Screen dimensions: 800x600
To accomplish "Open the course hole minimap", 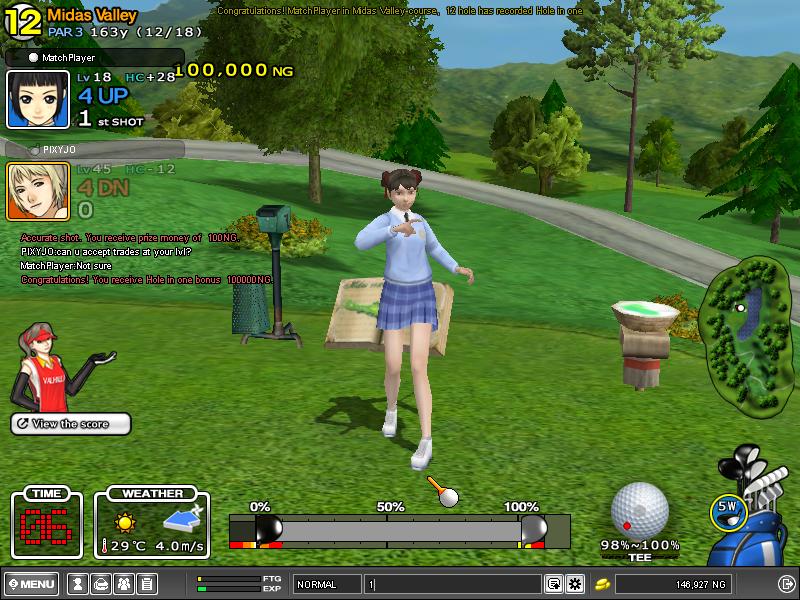I will pyautogui.click(x=748, y=333).
